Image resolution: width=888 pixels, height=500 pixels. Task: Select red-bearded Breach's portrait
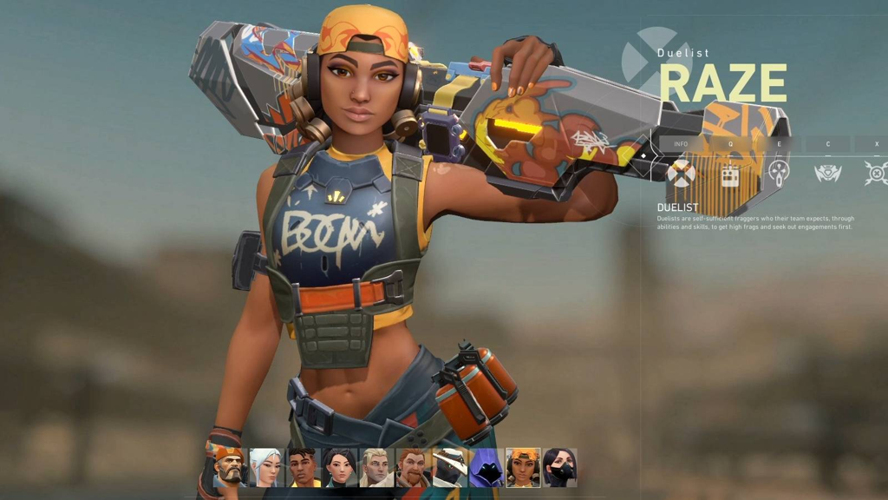pyautogui.click(x=413, y=467)
